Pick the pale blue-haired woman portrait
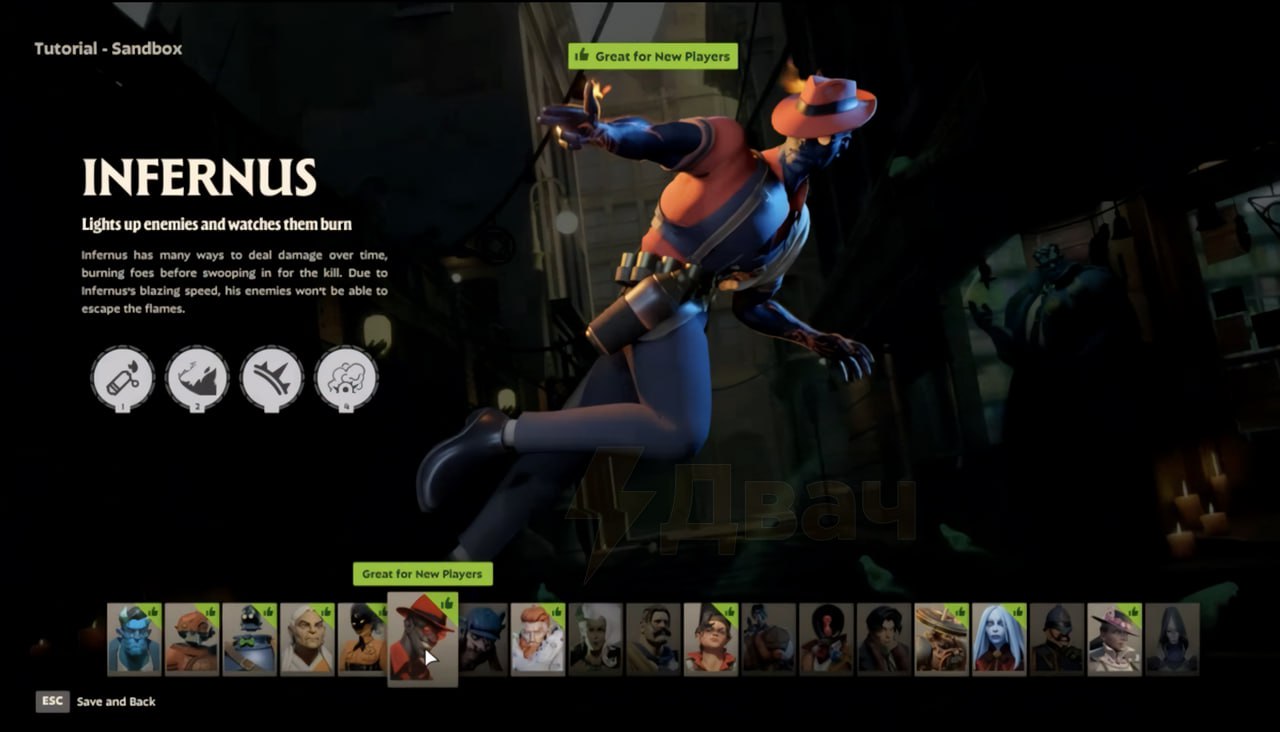The width and height of the screenshot is (1280, 732). click(999, 638)
